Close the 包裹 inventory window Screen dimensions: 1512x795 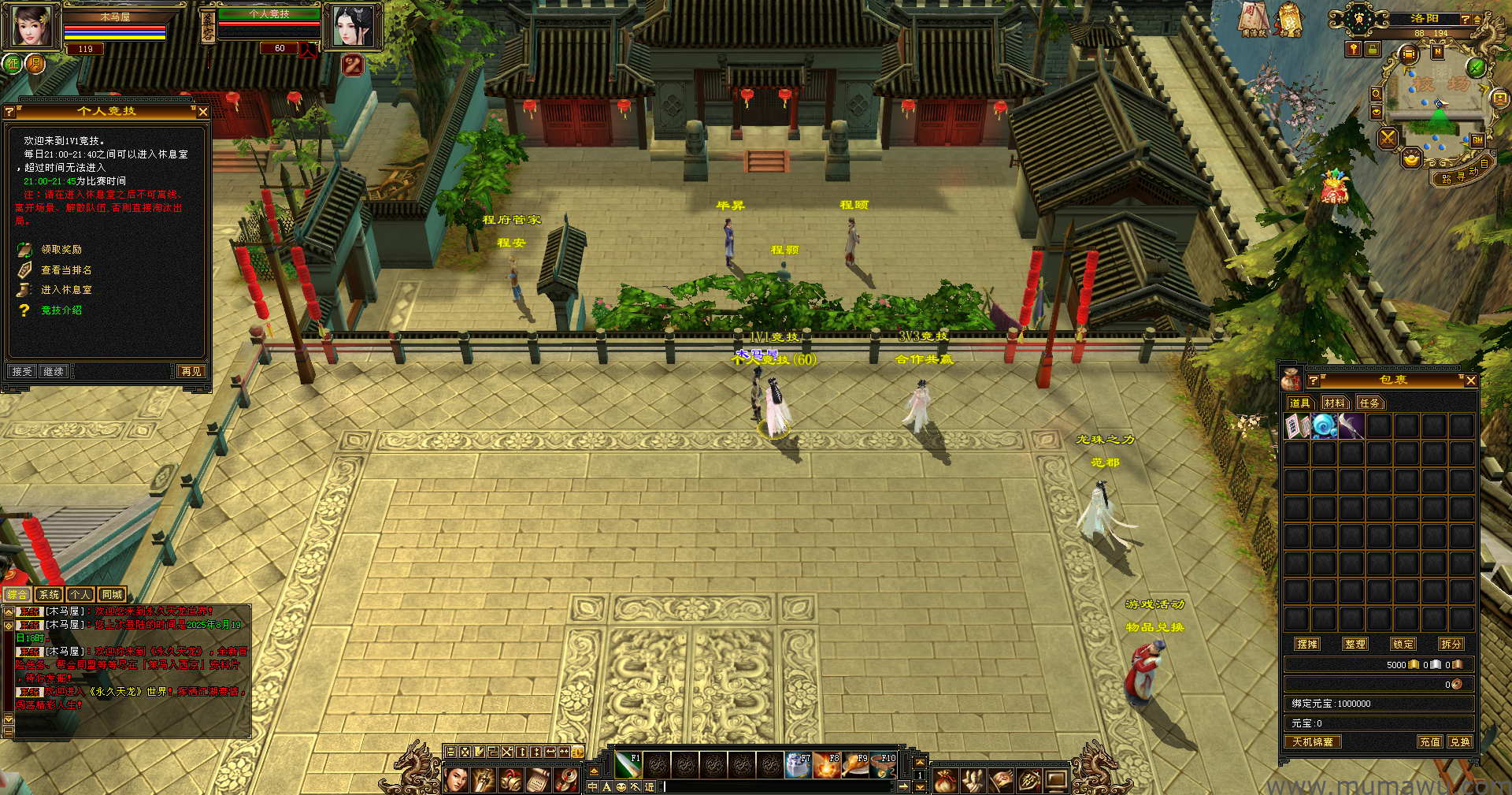coord(1470,381)
